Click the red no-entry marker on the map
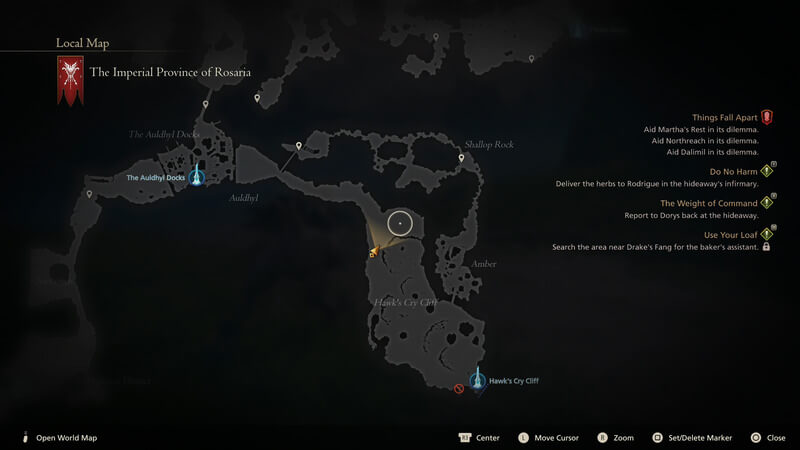800x450 pixels. click(x=459, y=388)
